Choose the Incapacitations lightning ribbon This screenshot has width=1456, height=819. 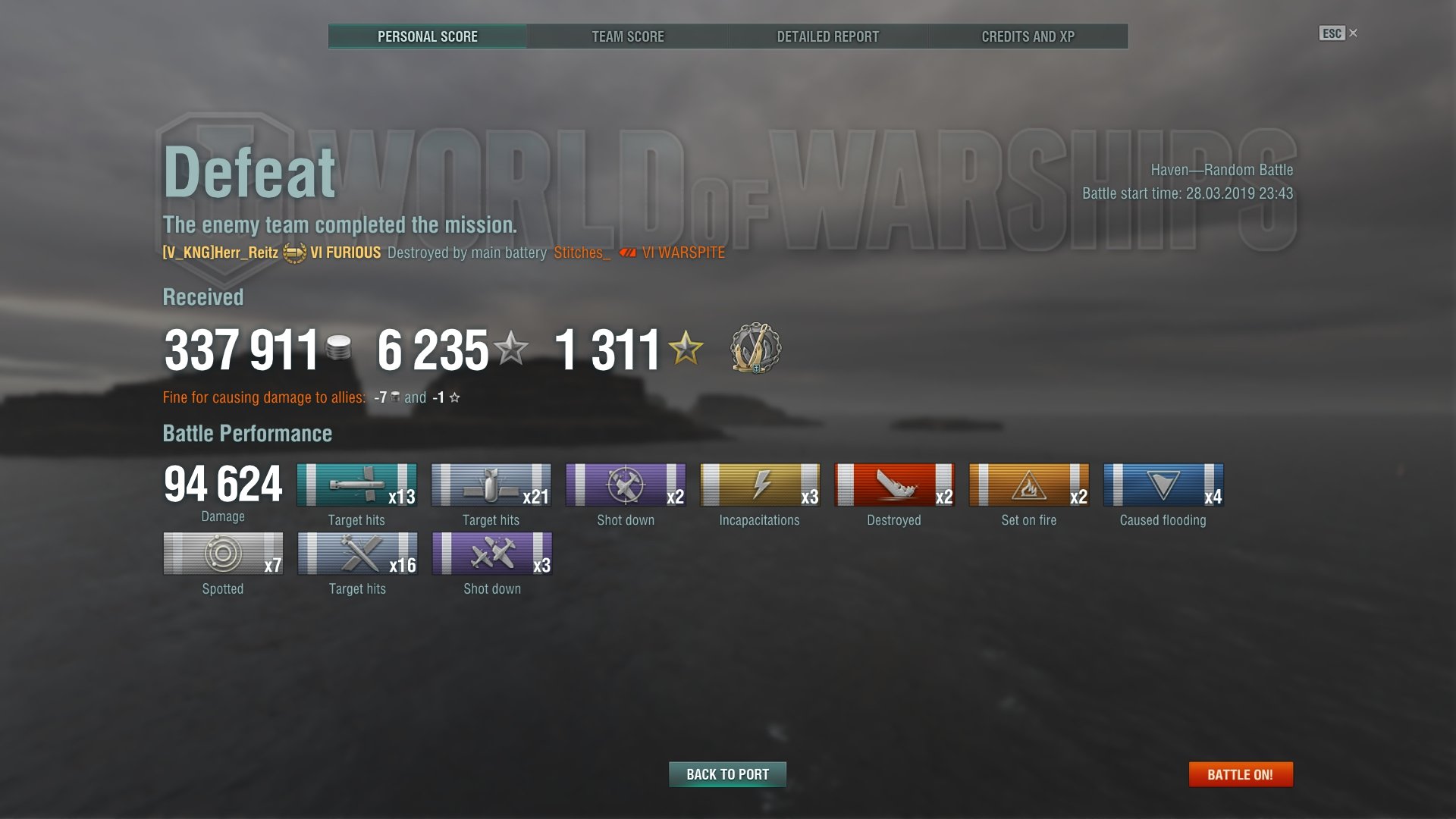pos(759,485)
